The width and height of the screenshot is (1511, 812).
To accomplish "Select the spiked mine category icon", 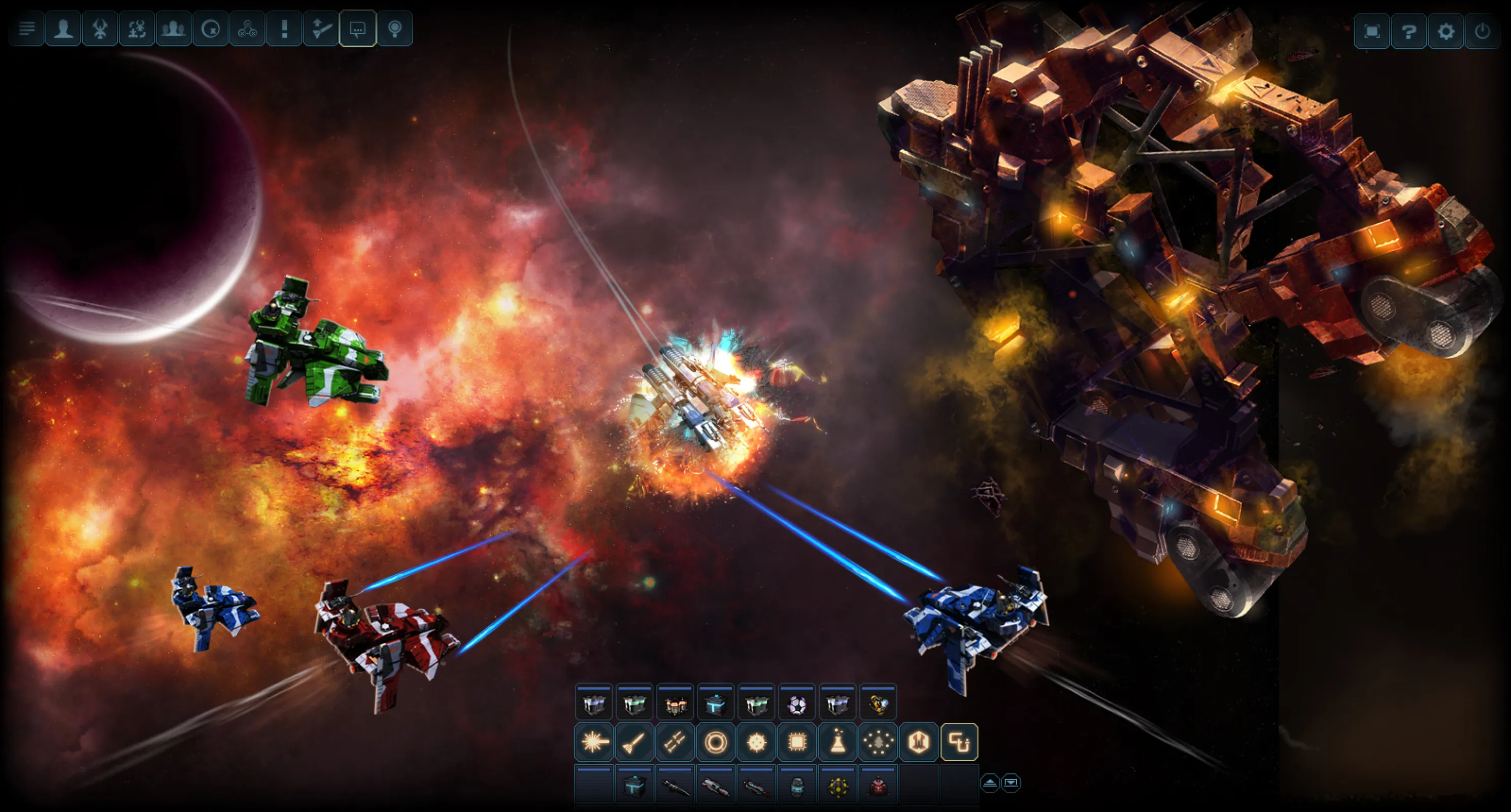I will pyautogui.click(x=757, y=742).
